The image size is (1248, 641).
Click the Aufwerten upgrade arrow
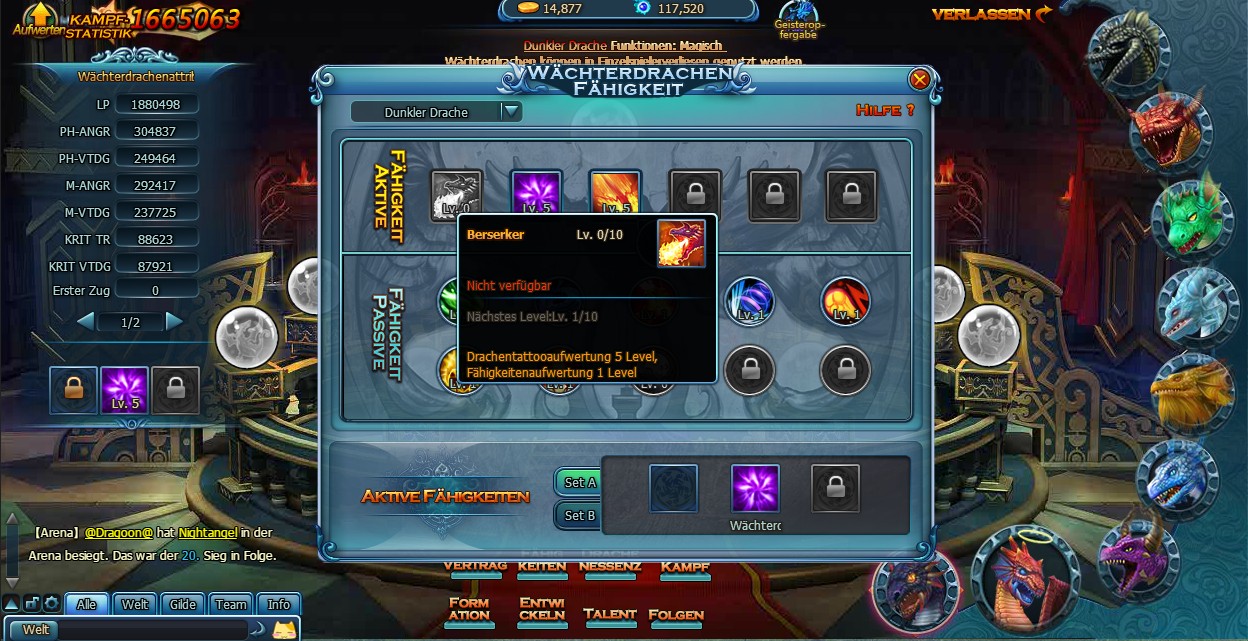(38, 16)
